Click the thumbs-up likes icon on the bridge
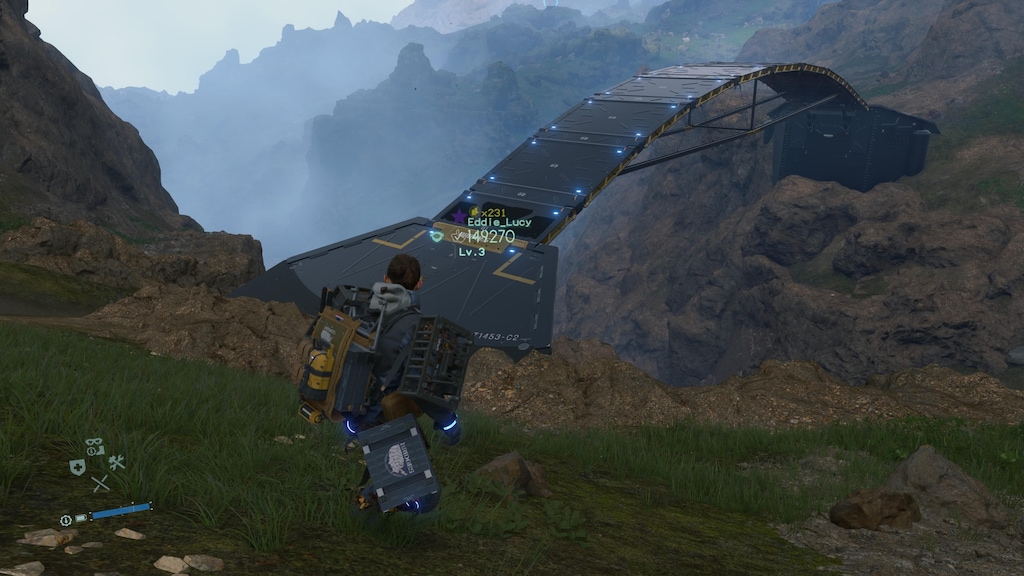1024x576 pixels. [458, 236]
